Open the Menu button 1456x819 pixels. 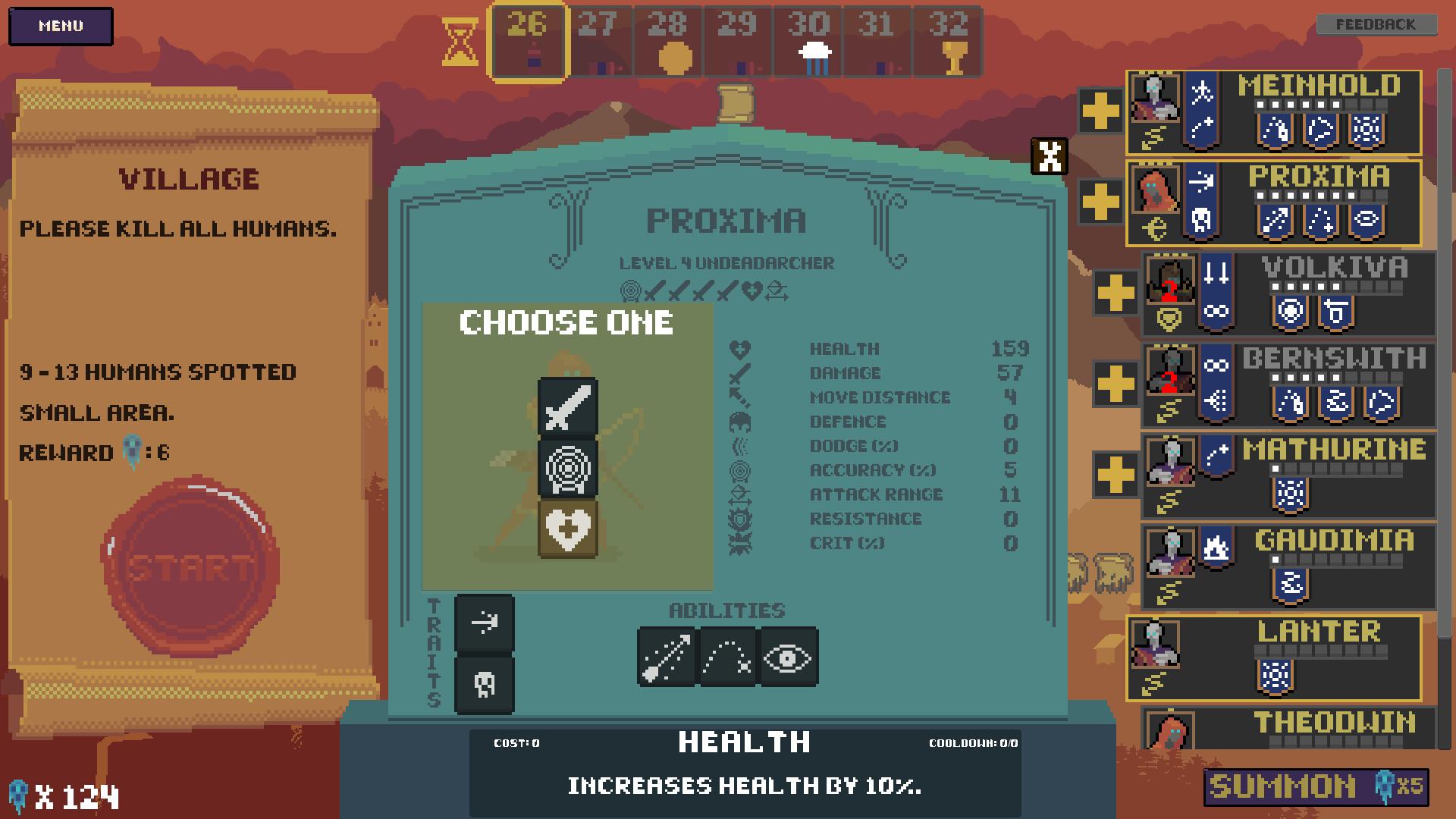point(61,27)
